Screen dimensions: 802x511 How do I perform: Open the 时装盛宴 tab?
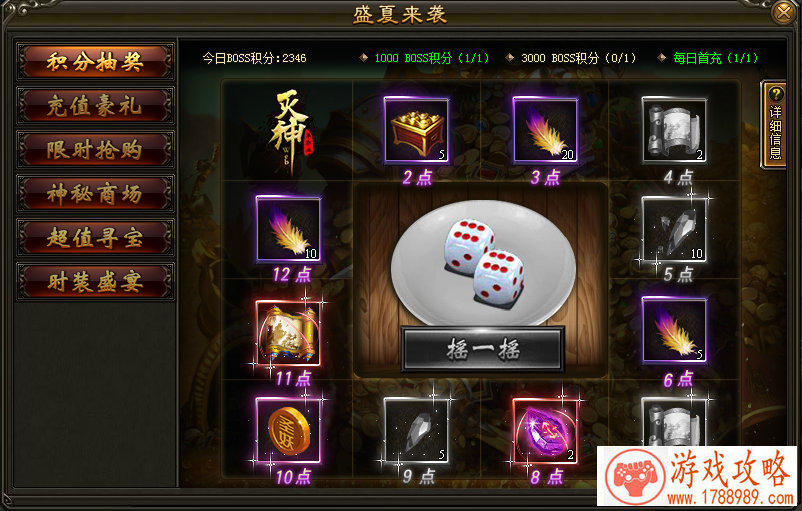(95, 282)
